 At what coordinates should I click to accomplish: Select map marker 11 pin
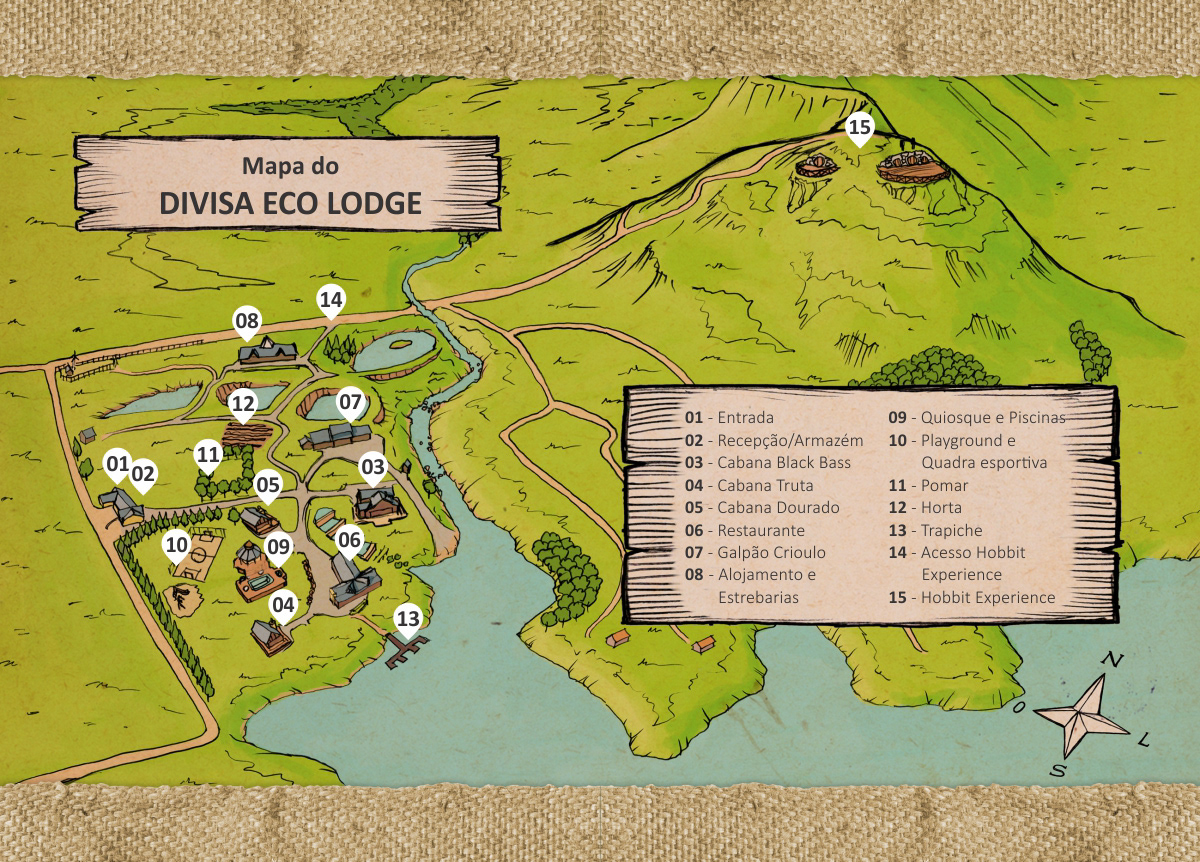[x=208, y=456]
